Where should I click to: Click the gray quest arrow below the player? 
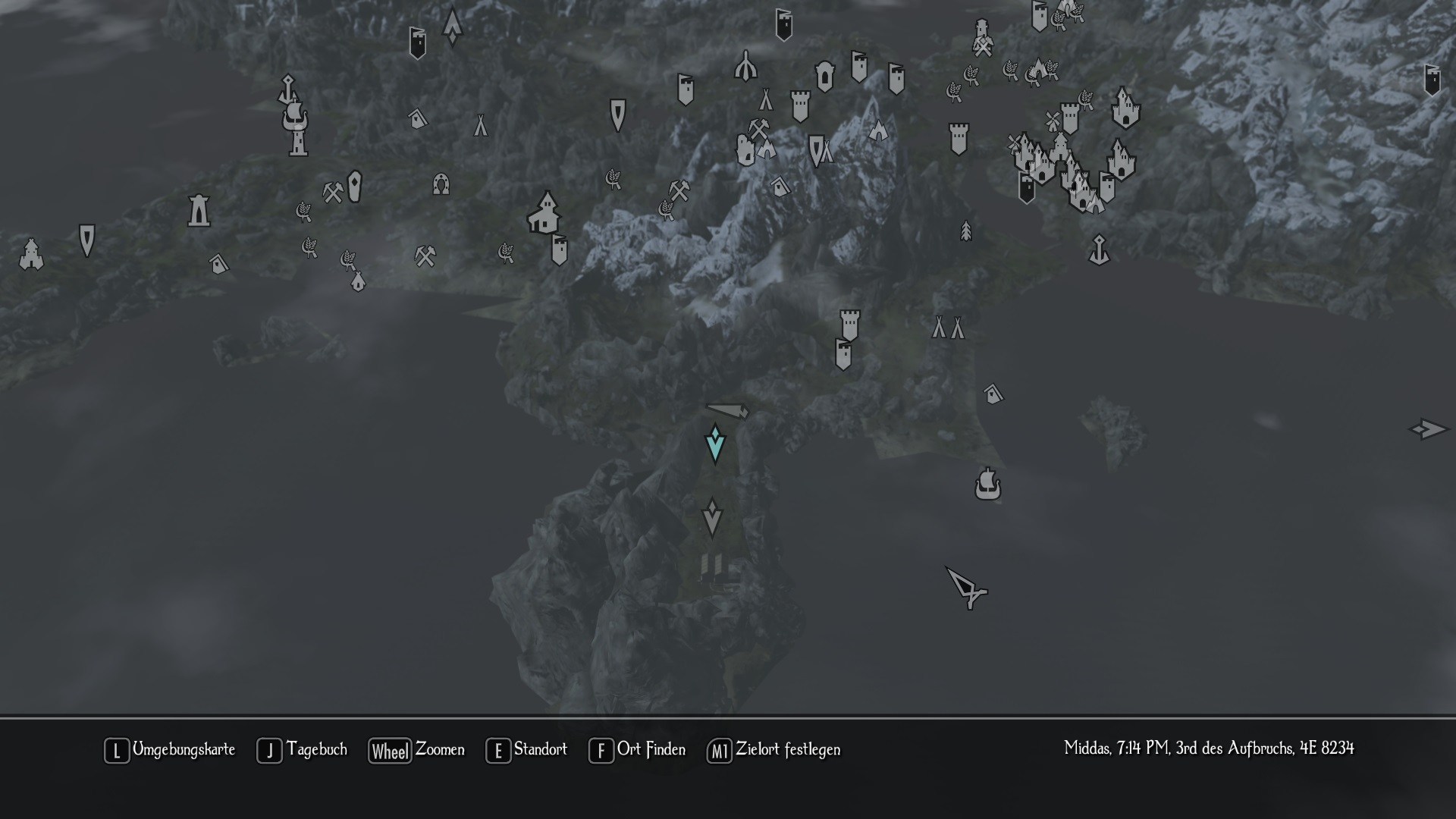(711, 518)
